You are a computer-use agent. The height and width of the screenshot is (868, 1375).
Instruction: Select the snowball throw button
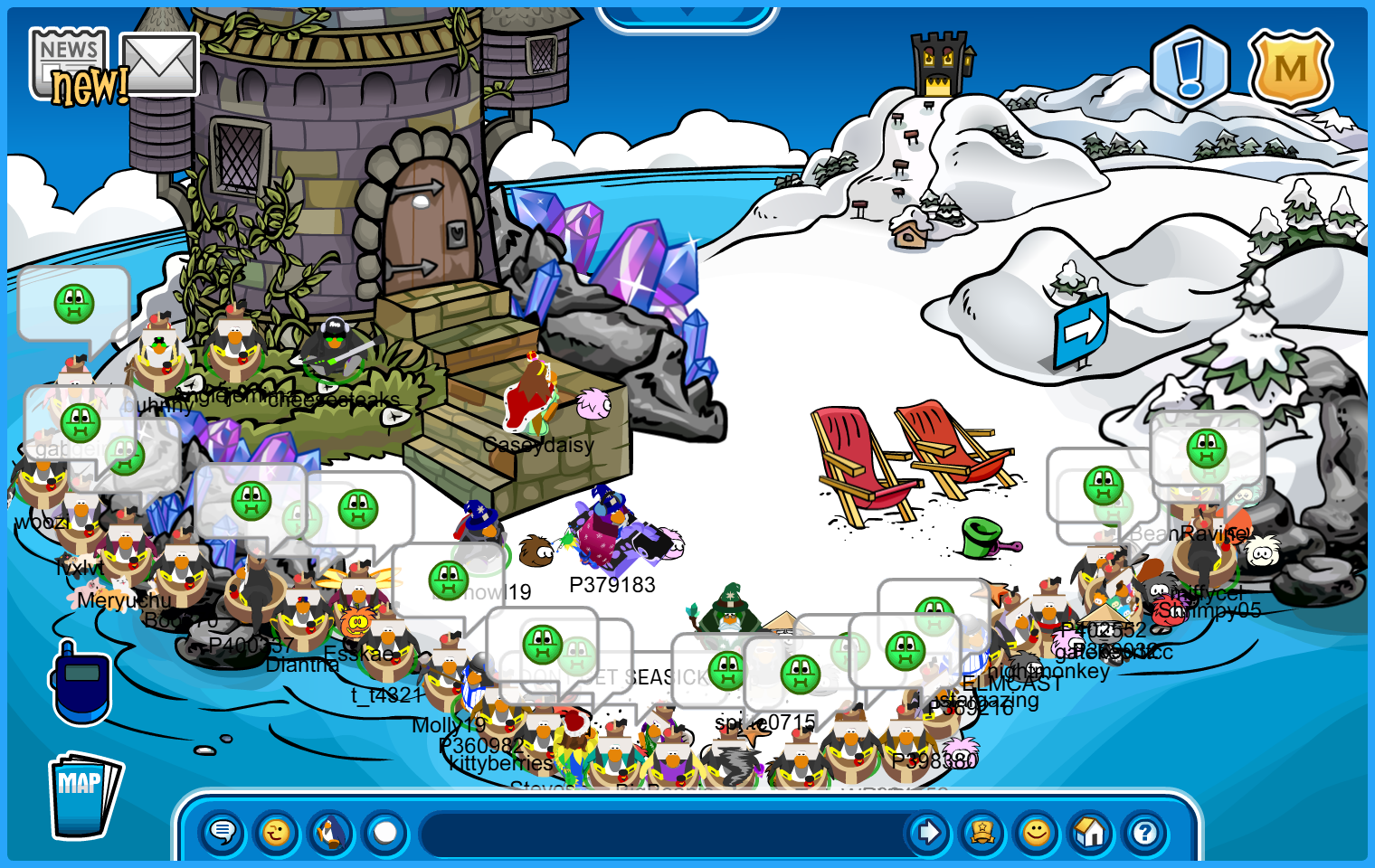385,832
